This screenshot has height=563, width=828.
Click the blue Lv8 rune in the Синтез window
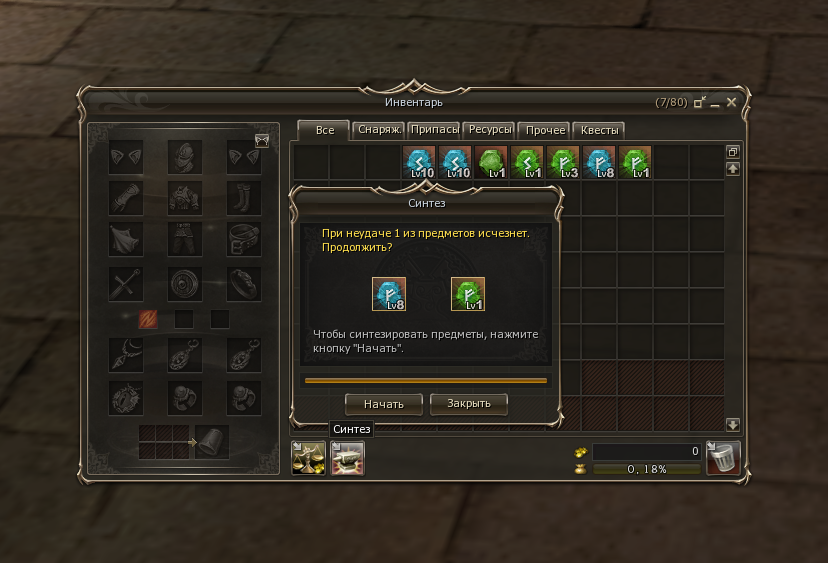coord(388,294)
